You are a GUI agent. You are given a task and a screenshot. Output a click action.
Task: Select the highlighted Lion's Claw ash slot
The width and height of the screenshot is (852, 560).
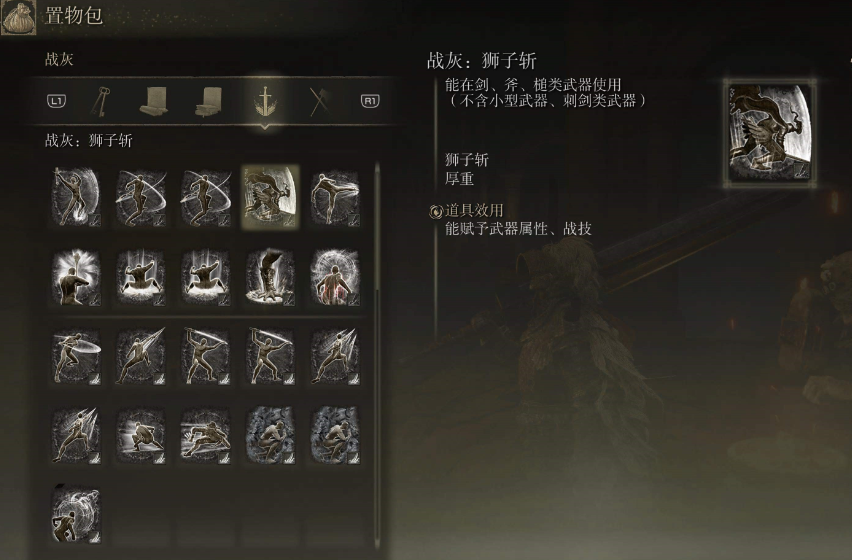270,196
